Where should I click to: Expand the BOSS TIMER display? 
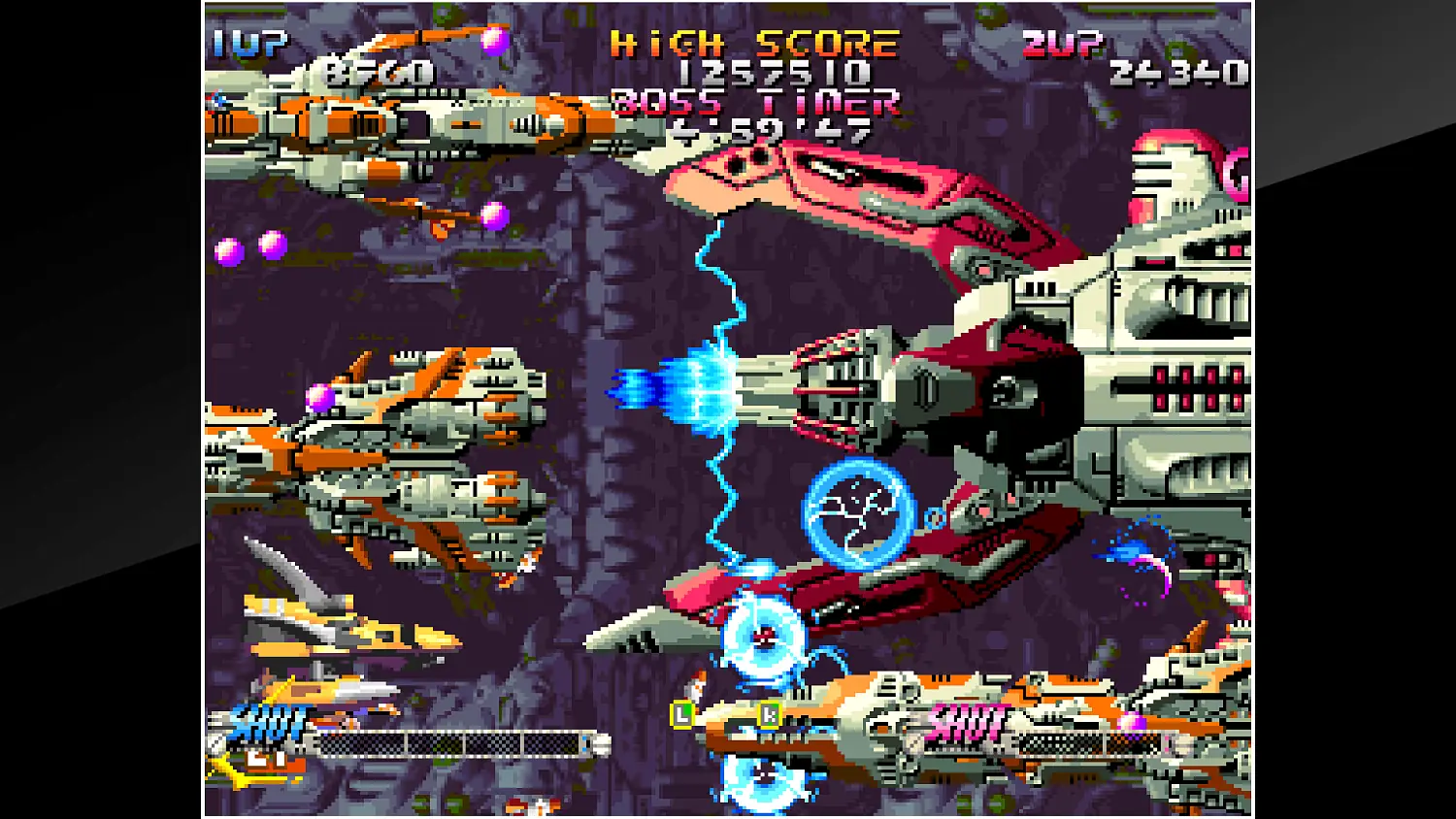[755, 102]
